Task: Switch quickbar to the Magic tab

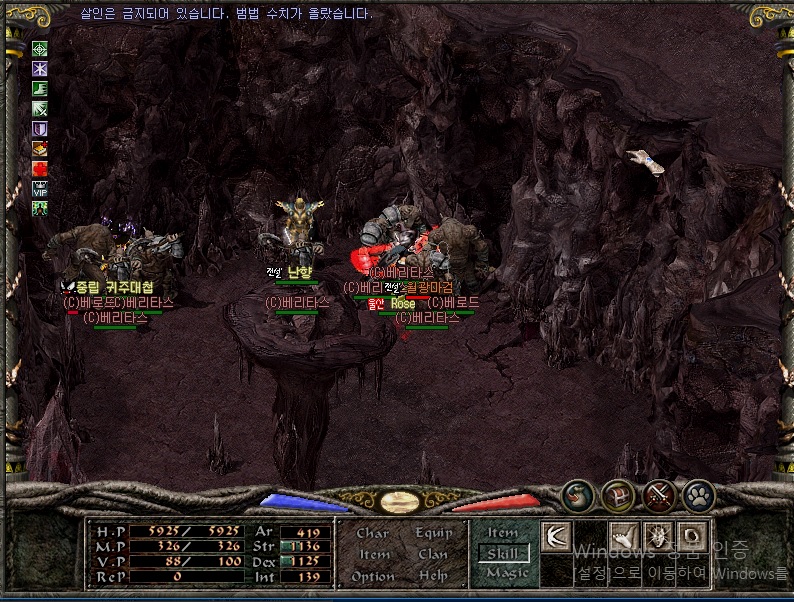Action: point(502,573)
